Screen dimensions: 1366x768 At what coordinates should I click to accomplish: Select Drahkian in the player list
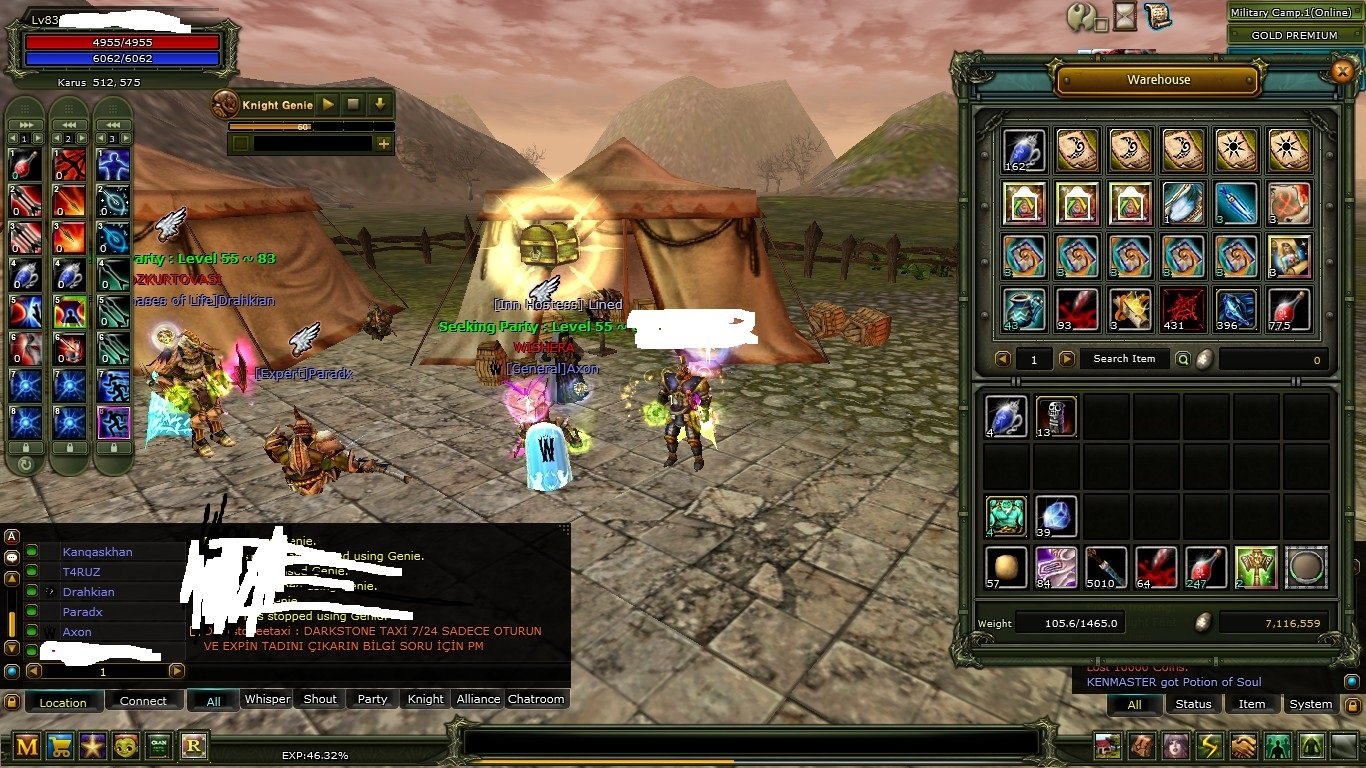[89, 592]
